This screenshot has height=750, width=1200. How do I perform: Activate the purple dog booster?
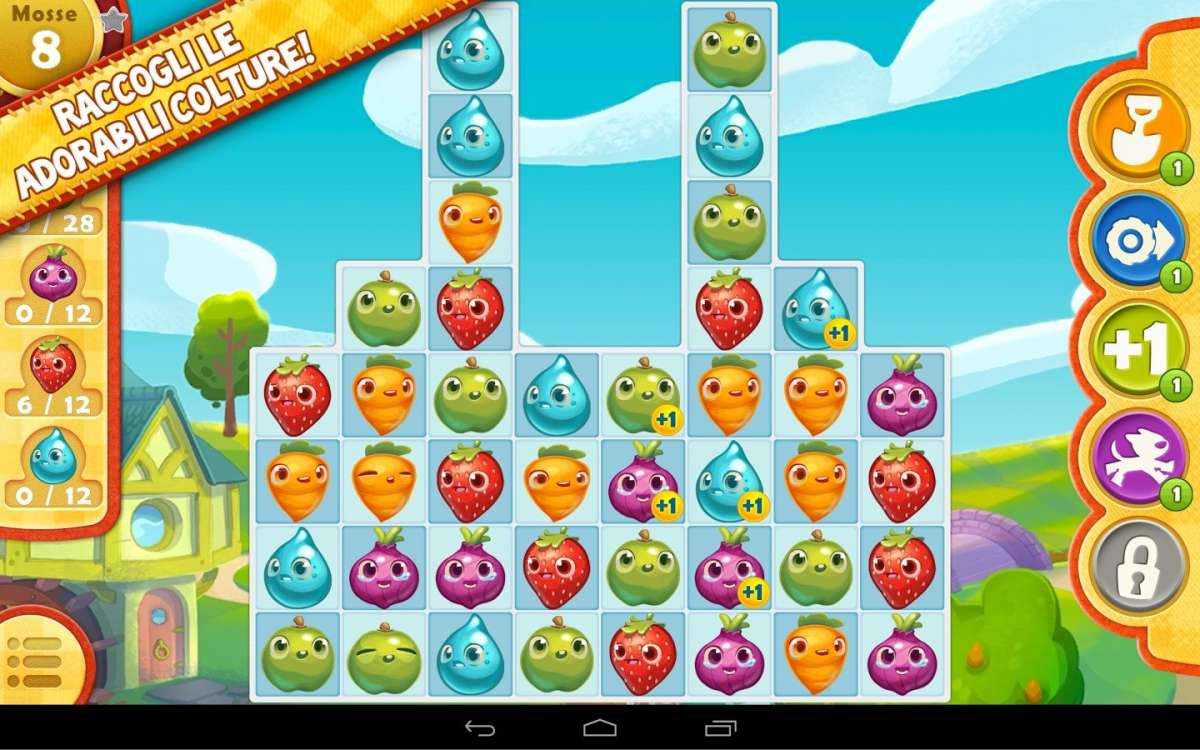(x=1126, y=460)
